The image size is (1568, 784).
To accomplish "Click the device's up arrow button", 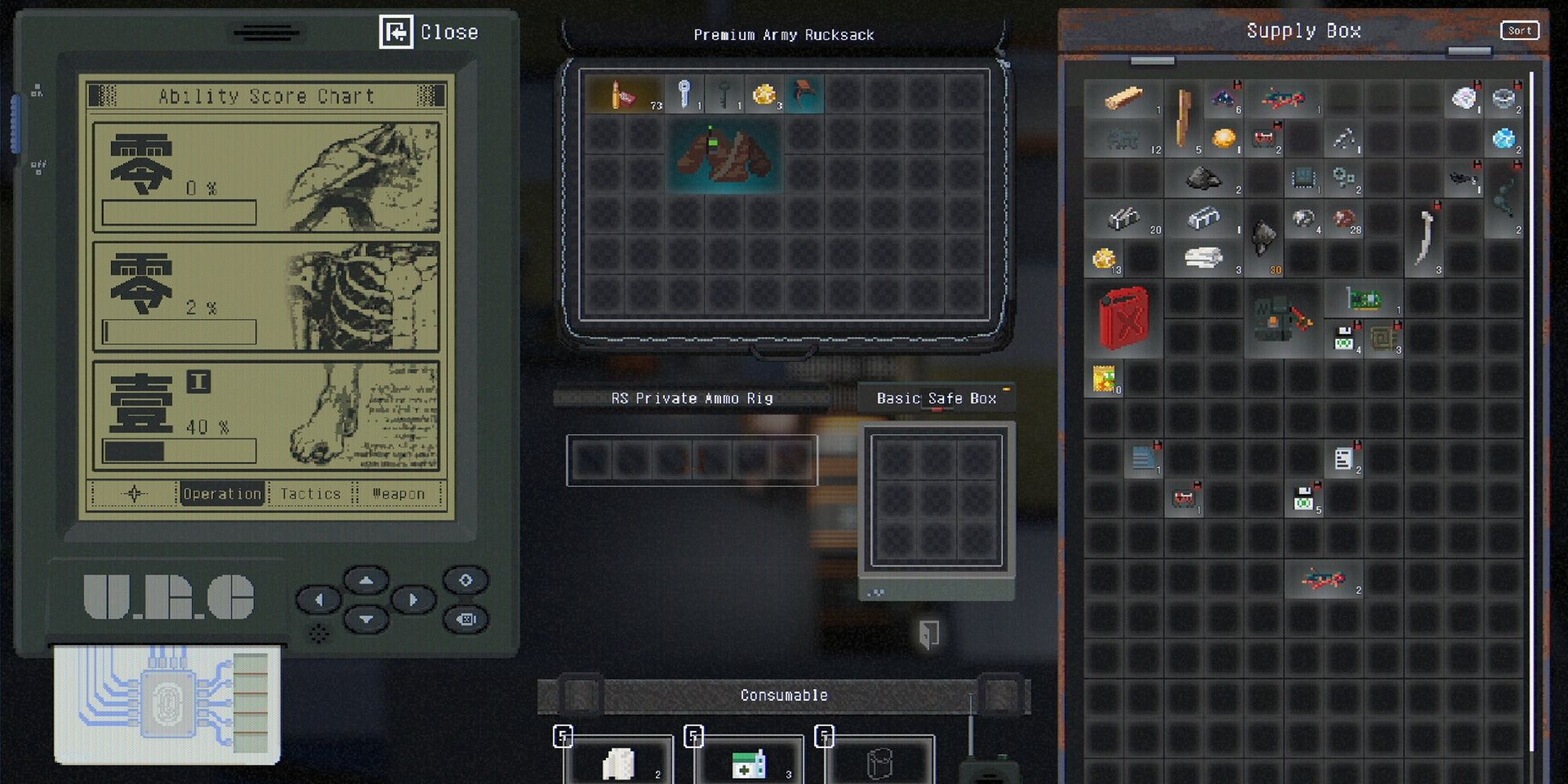I will tap(366, 581).
